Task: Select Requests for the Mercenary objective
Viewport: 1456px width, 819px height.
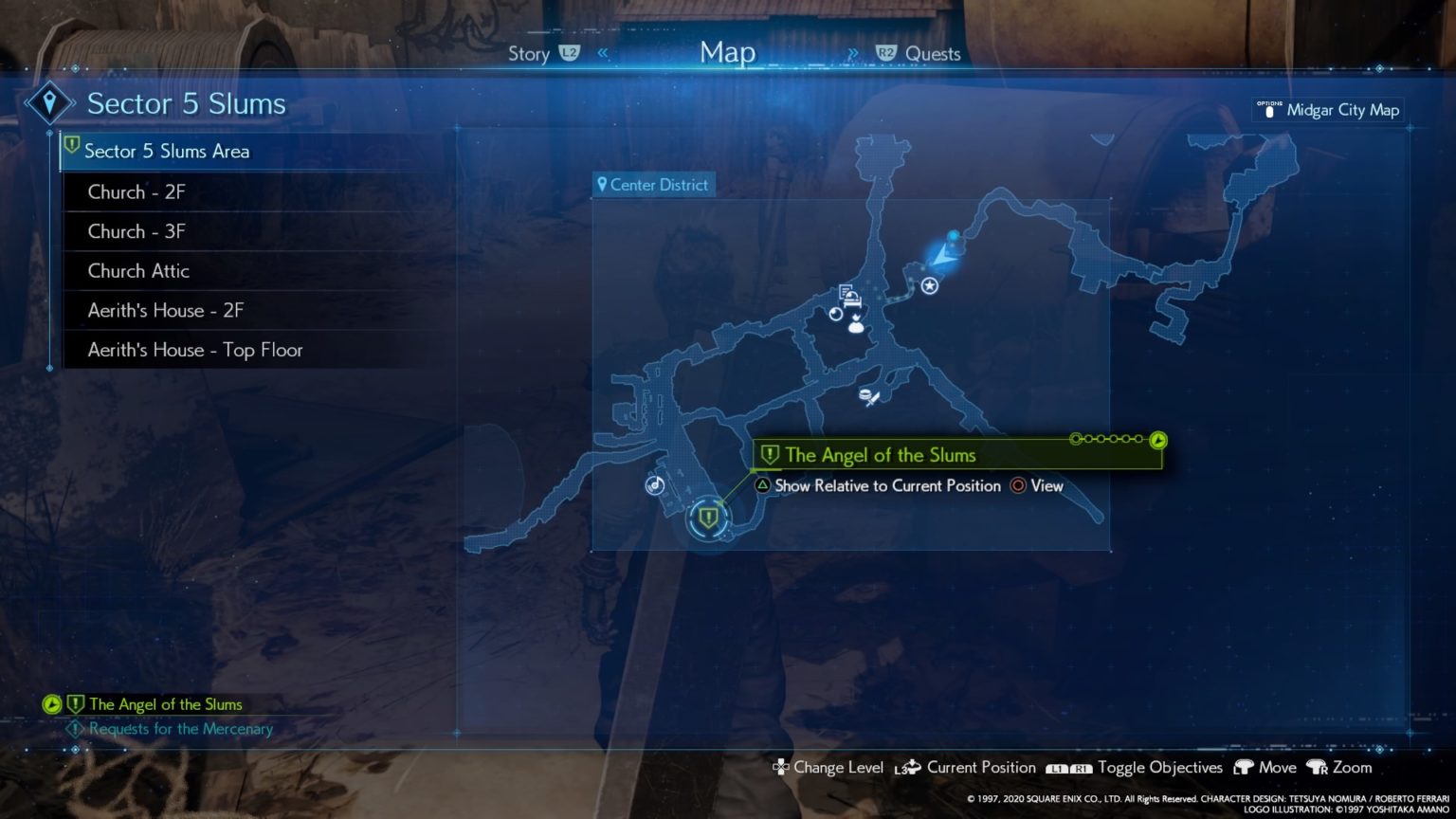Action: pyautogui.click(x=180, y=729)
